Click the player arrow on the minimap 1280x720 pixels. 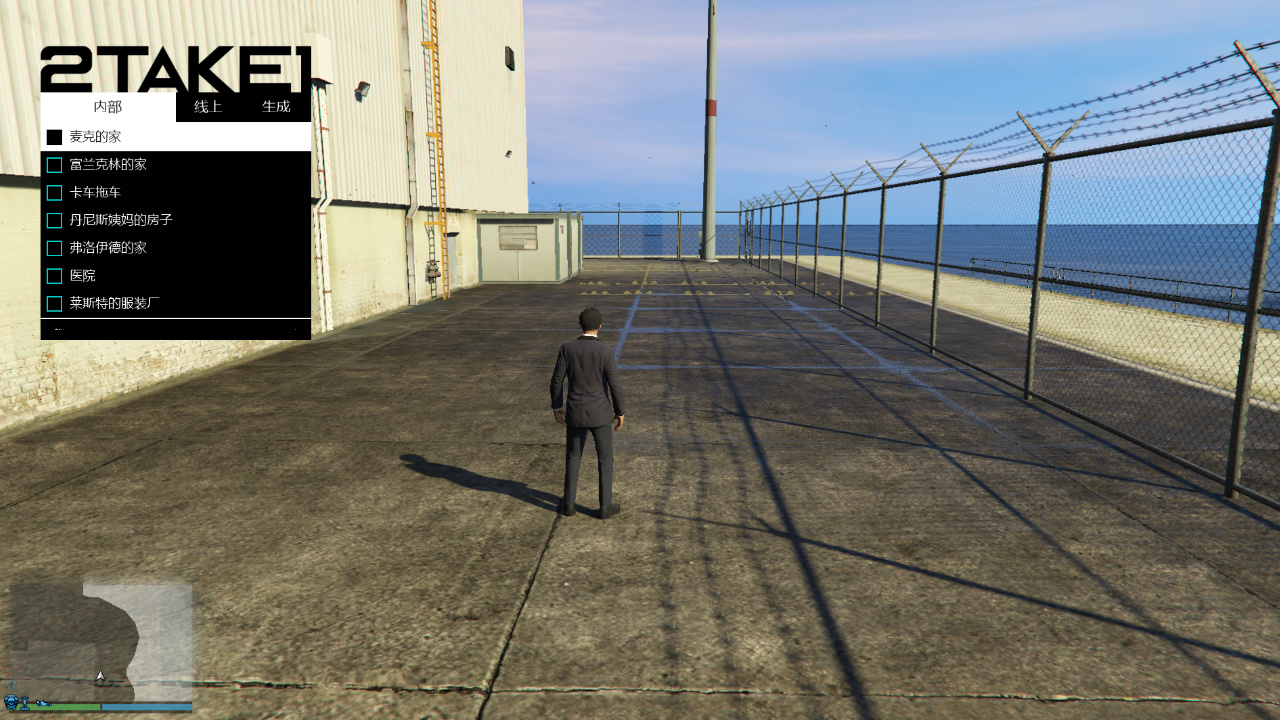coord(98,676)
